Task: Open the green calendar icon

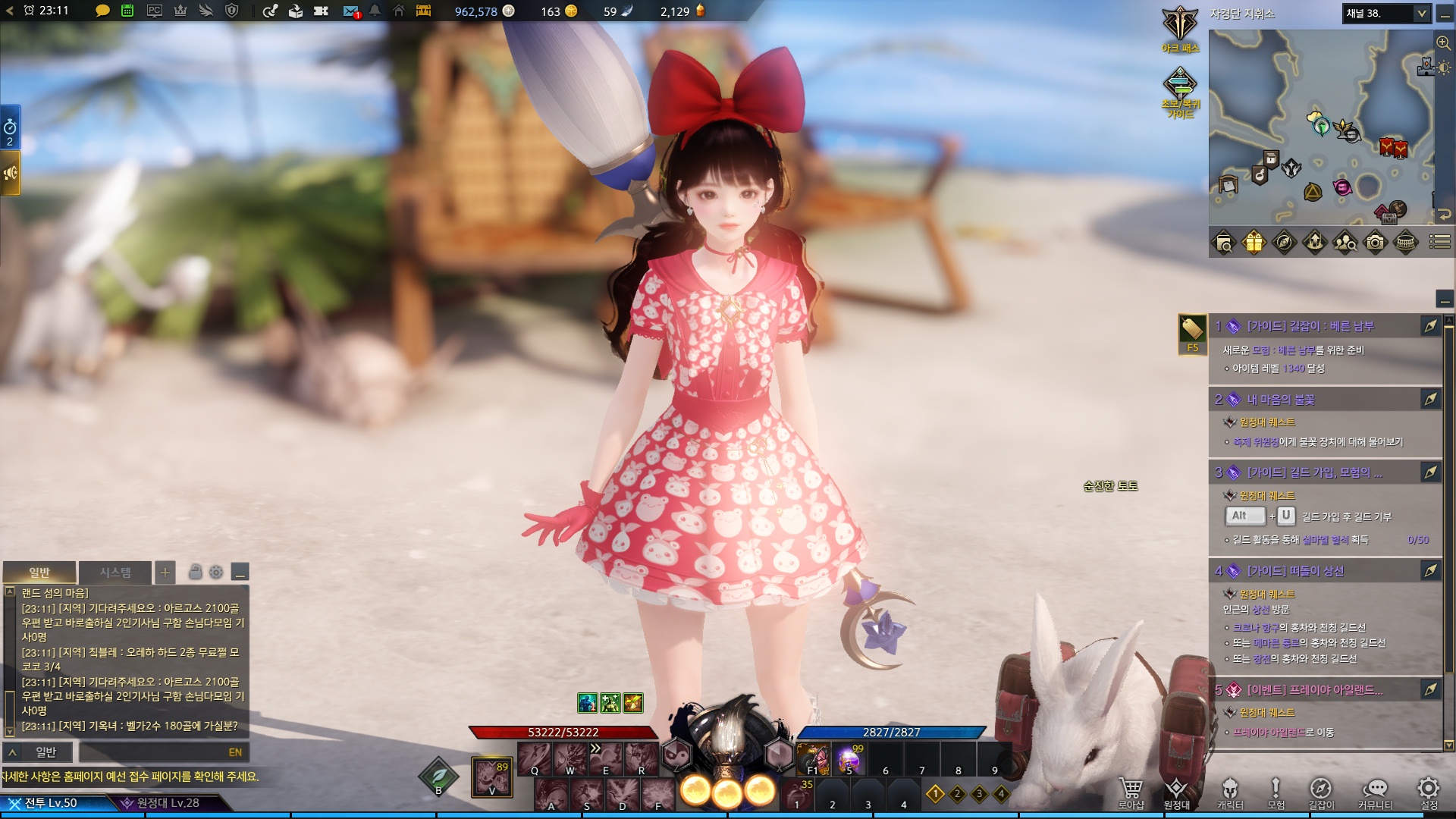Action: pyautogui.click(x=127, y=11)
